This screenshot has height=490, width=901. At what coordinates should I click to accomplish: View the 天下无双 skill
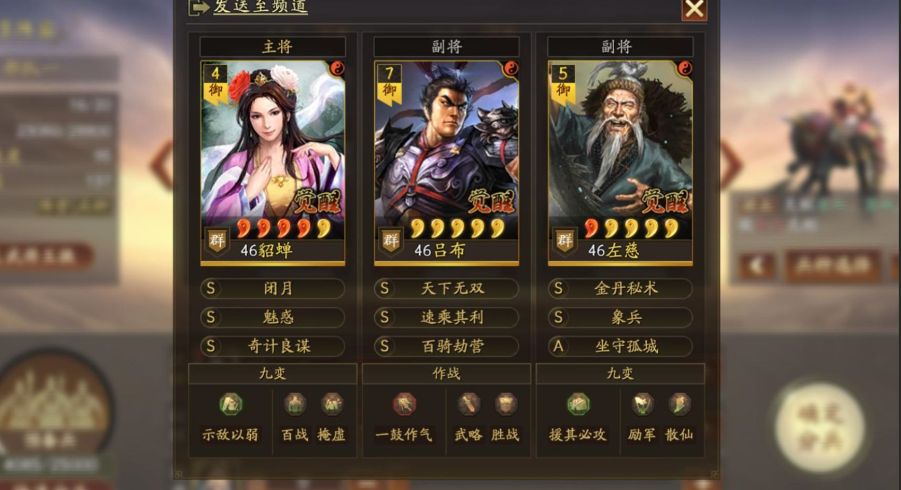(x=447, y=288)
